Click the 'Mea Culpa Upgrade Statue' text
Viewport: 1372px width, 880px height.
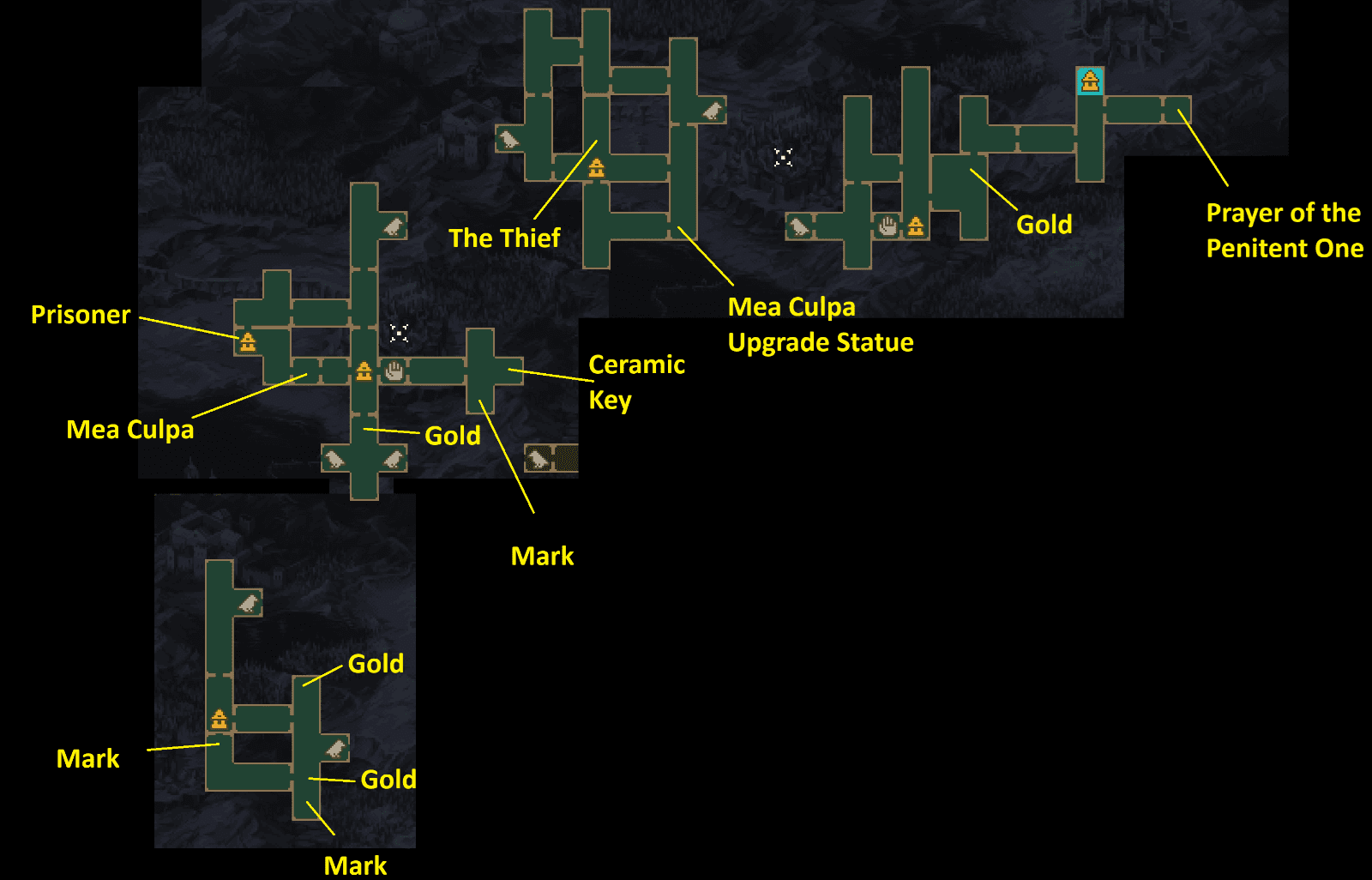tap(820, 324)
